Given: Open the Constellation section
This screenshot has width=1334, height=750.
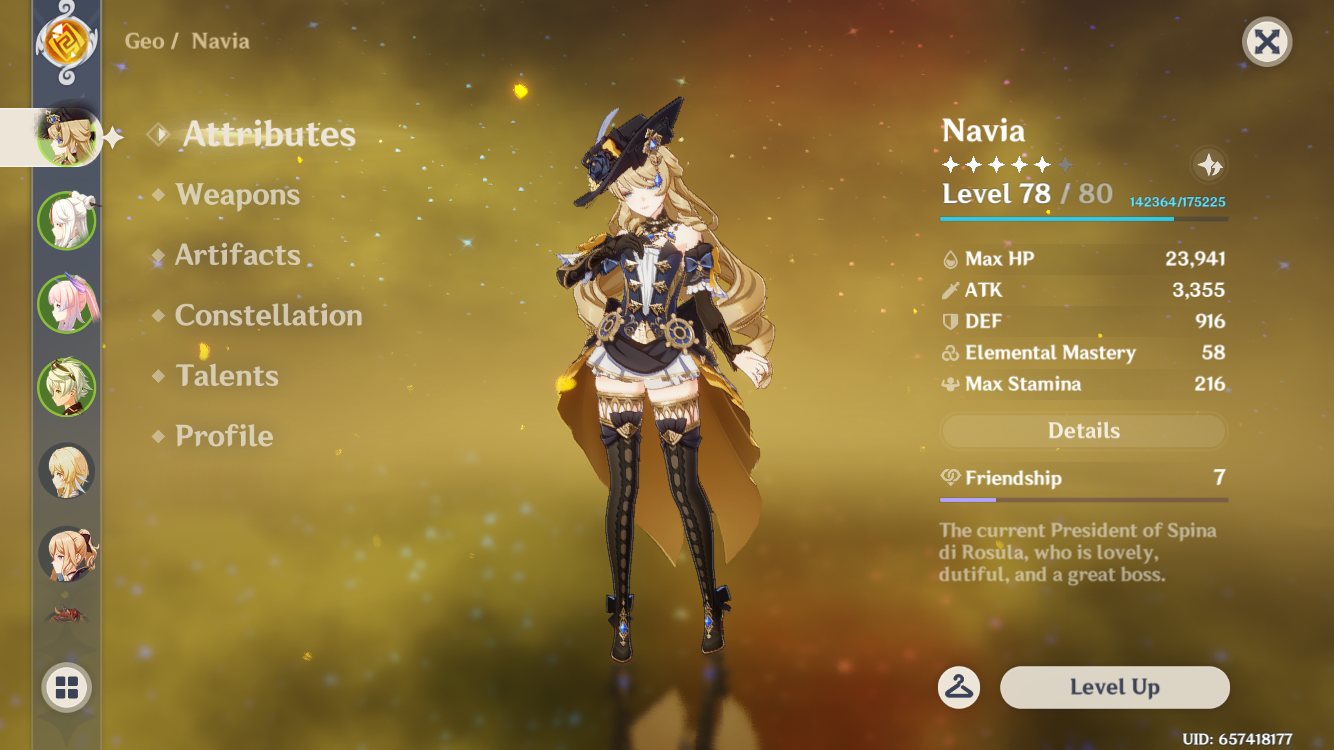Looking at the screenshot, I should coord(268,316).
